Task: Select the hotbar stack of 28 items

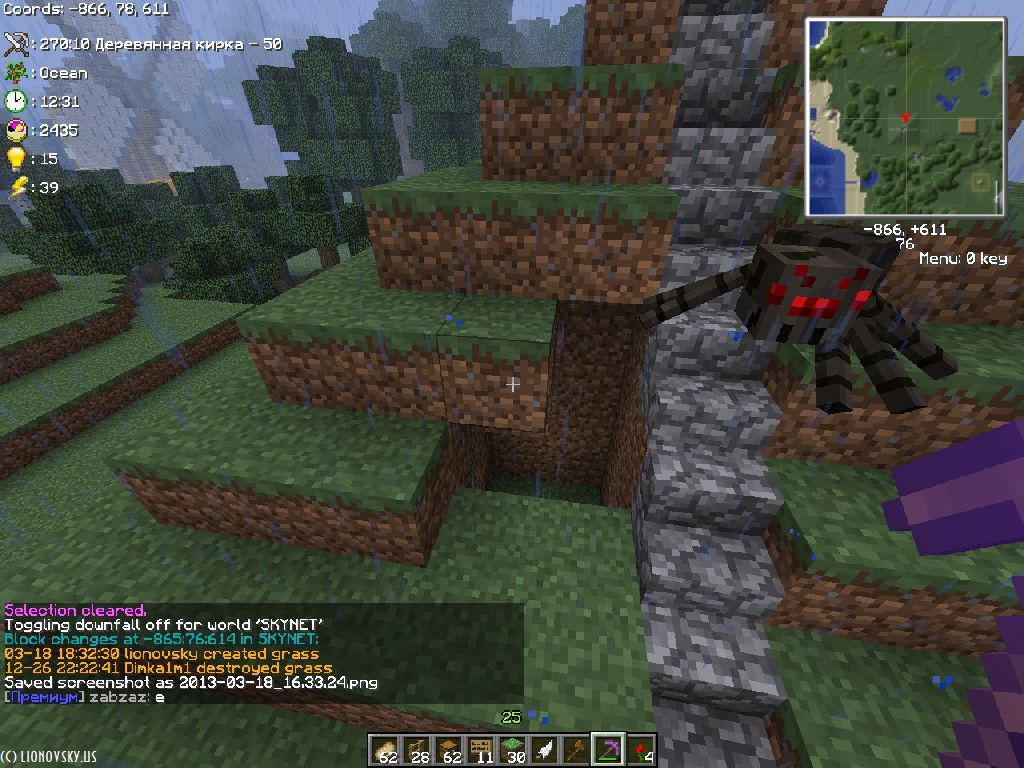Action: (417, 750)
